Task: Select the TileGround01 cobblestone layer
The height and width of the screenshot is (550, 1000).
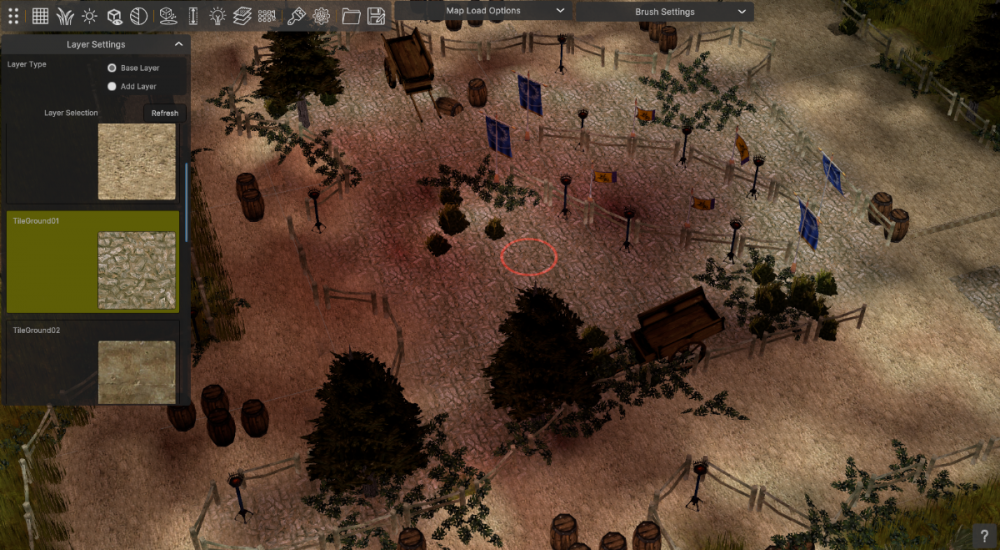Action: click(93, 262)
